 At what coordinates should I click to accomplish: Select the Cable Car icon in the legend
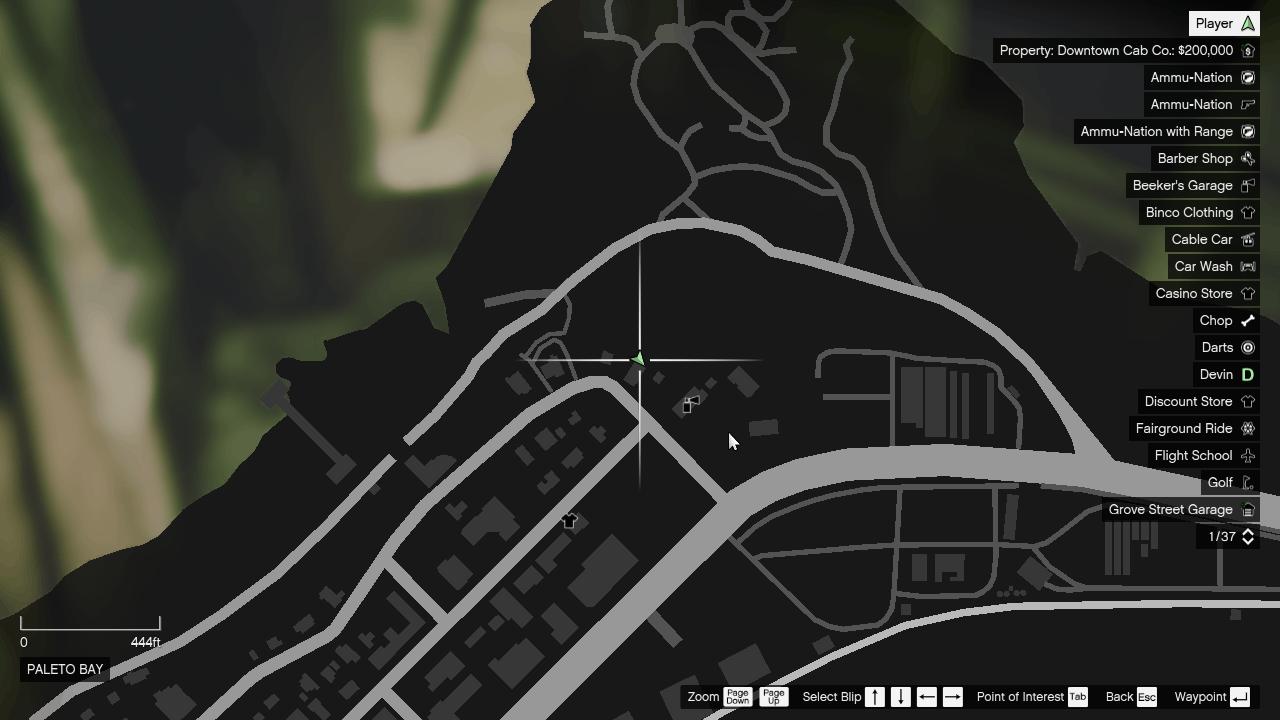[x=1247, y=239]
